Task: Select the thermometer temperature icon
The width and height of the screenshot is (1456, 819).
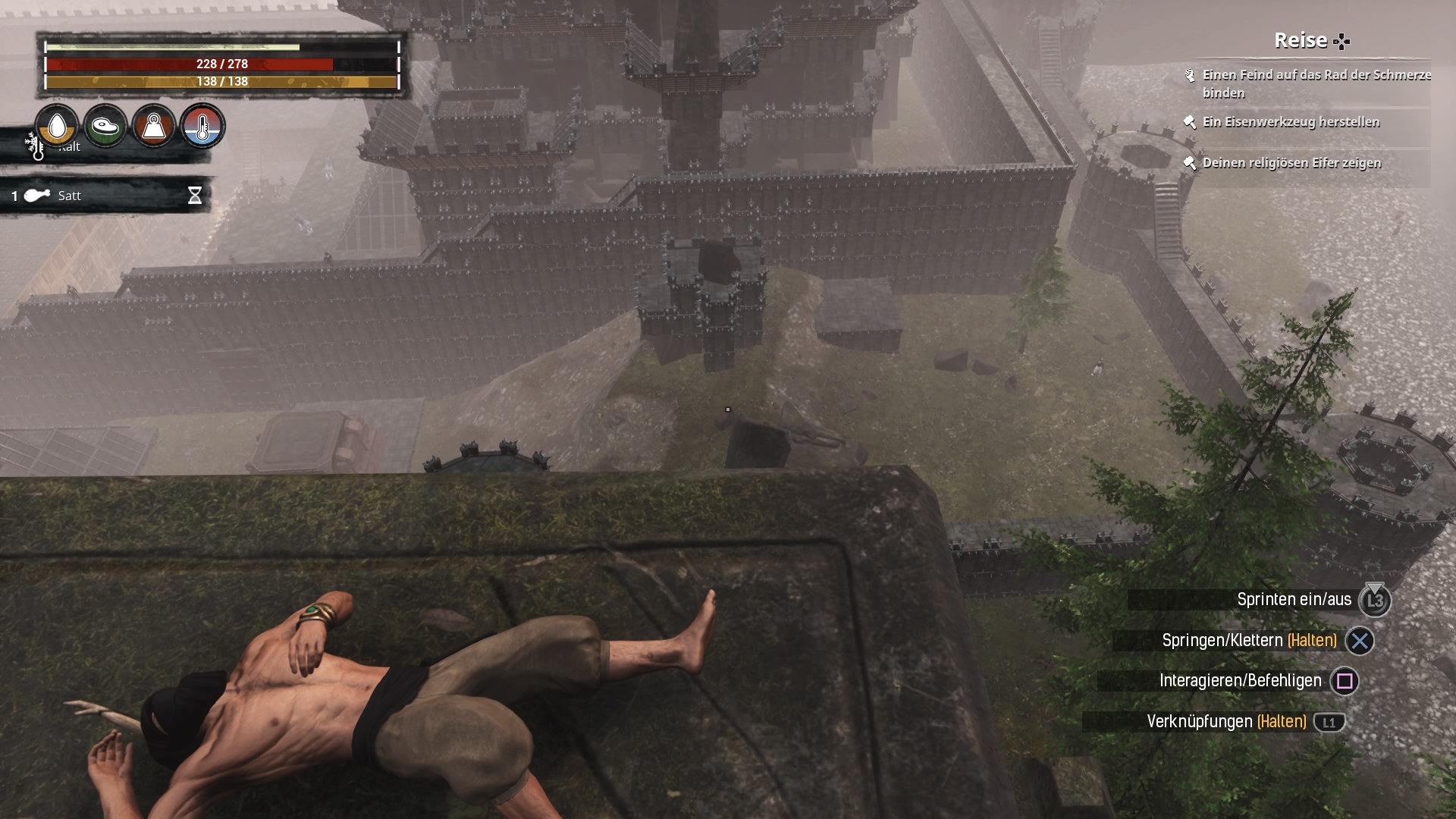Action: coord(202,126)
